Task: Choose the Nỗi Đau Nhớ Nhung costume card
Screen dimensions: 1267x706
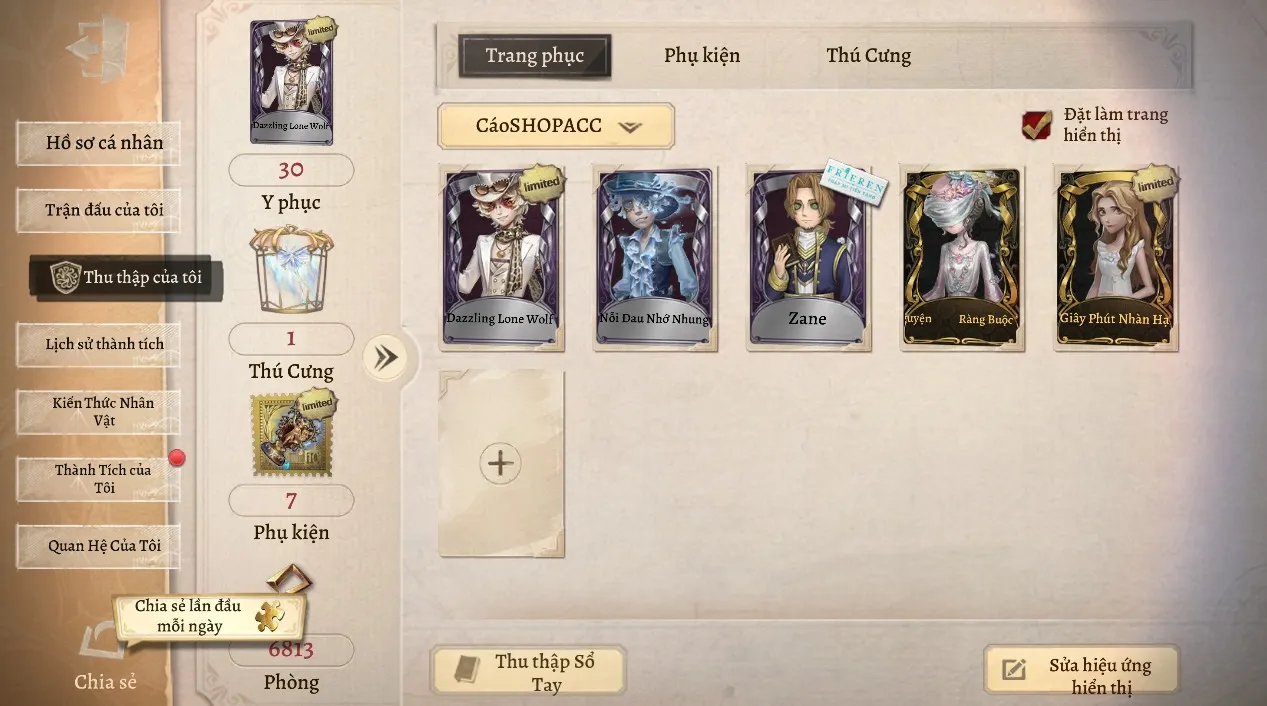Action: point(655,258)
